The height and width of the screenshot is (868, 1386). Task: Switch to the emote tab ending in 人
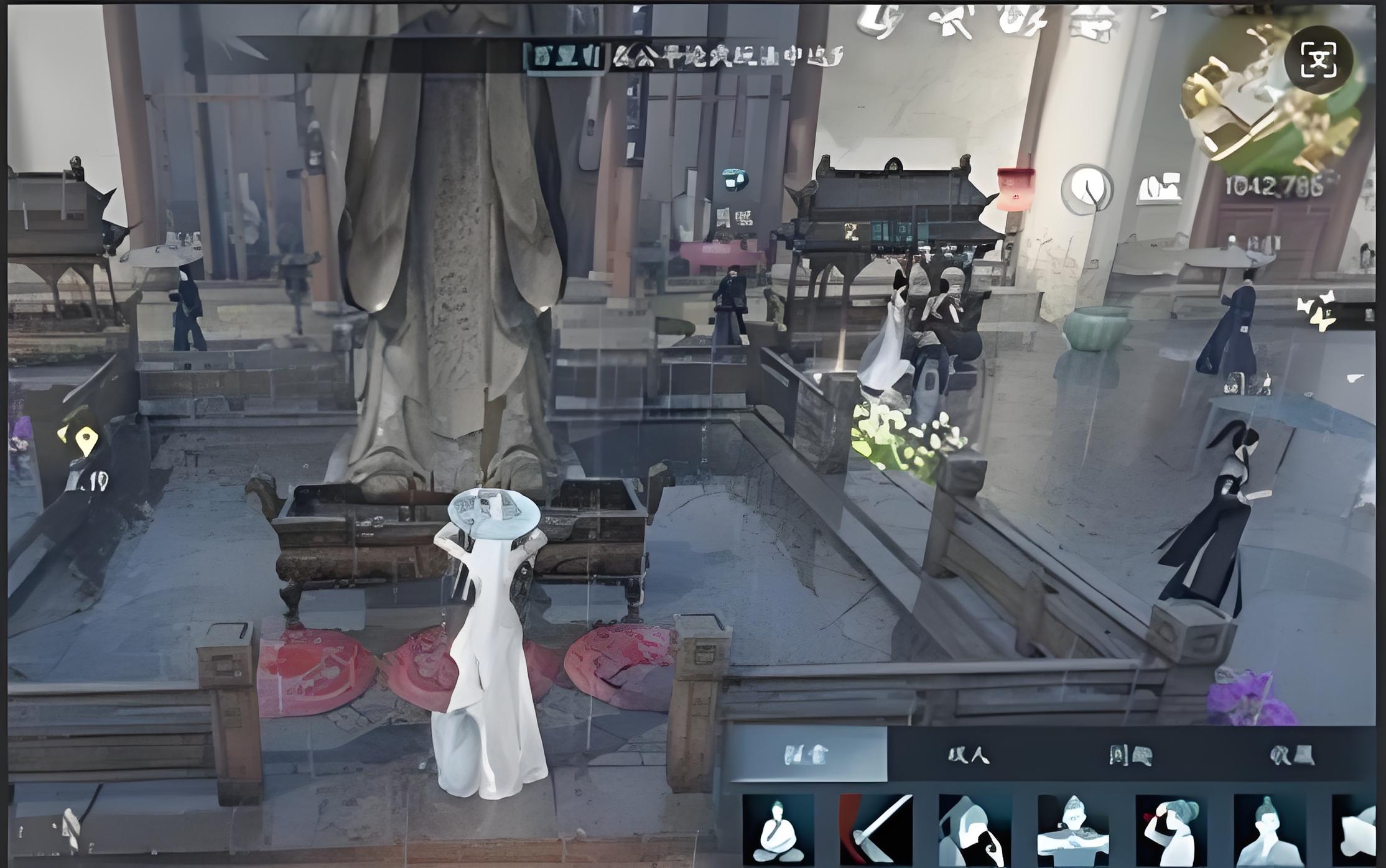pos(969,755)
